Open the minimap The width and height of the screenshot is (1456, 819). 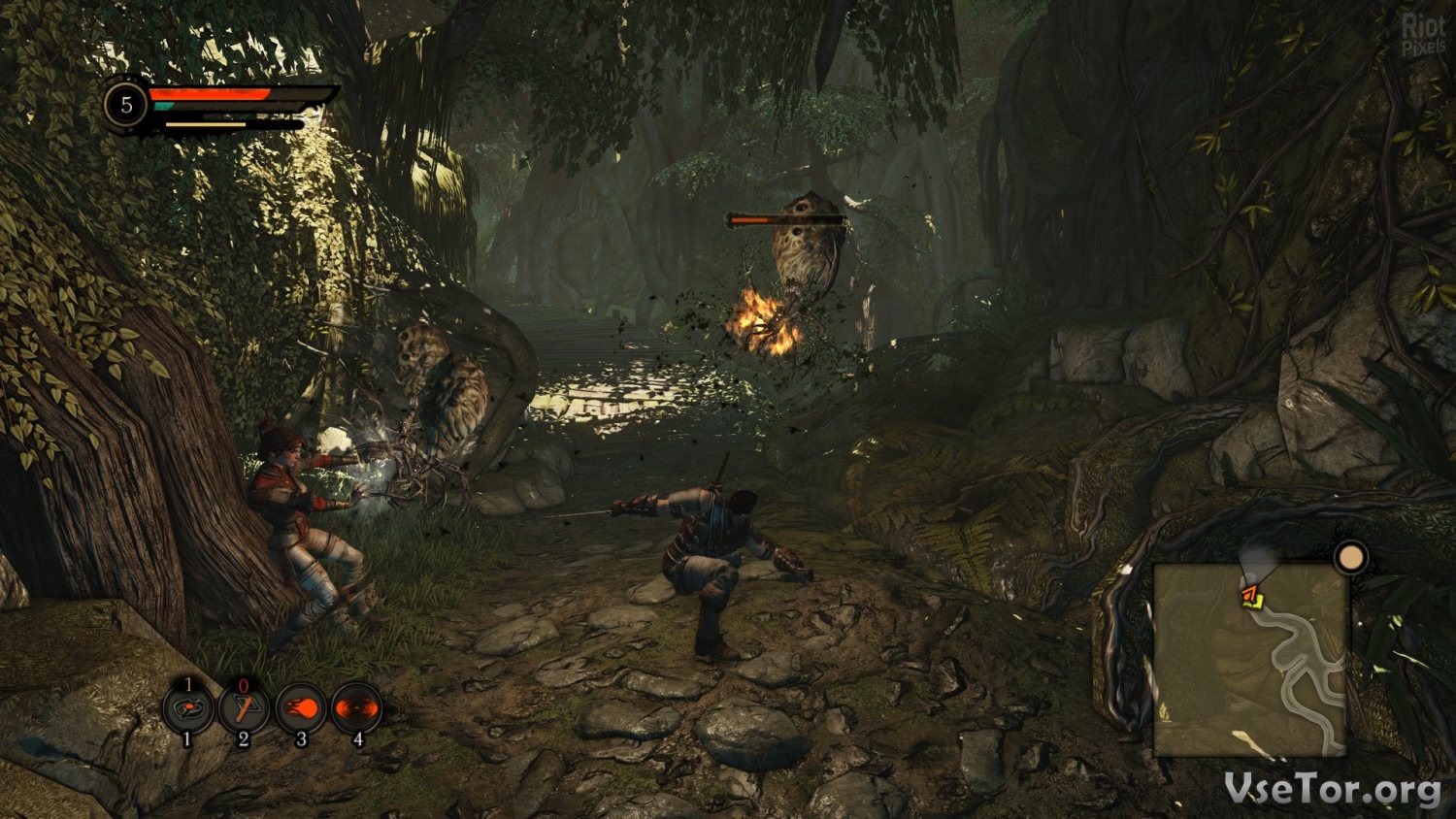(1250, 660)
